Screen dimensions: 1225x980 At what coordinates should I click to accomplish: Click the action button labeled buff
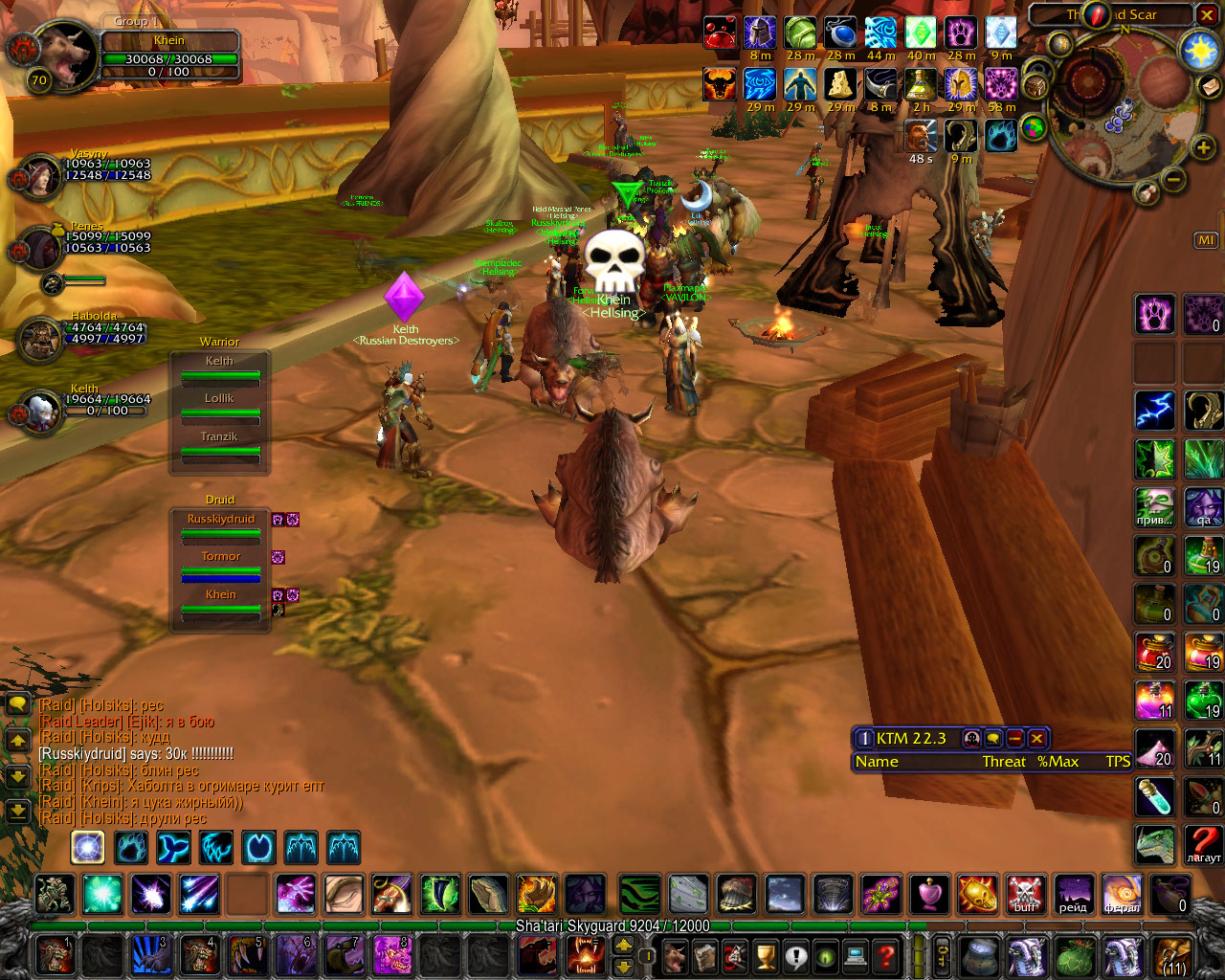pos(1025,895)
